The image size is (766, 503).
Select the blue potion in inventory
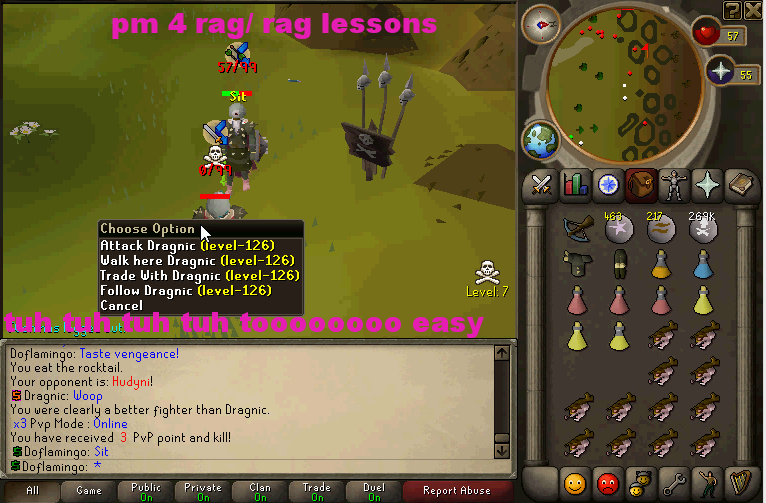pos(702,263)
